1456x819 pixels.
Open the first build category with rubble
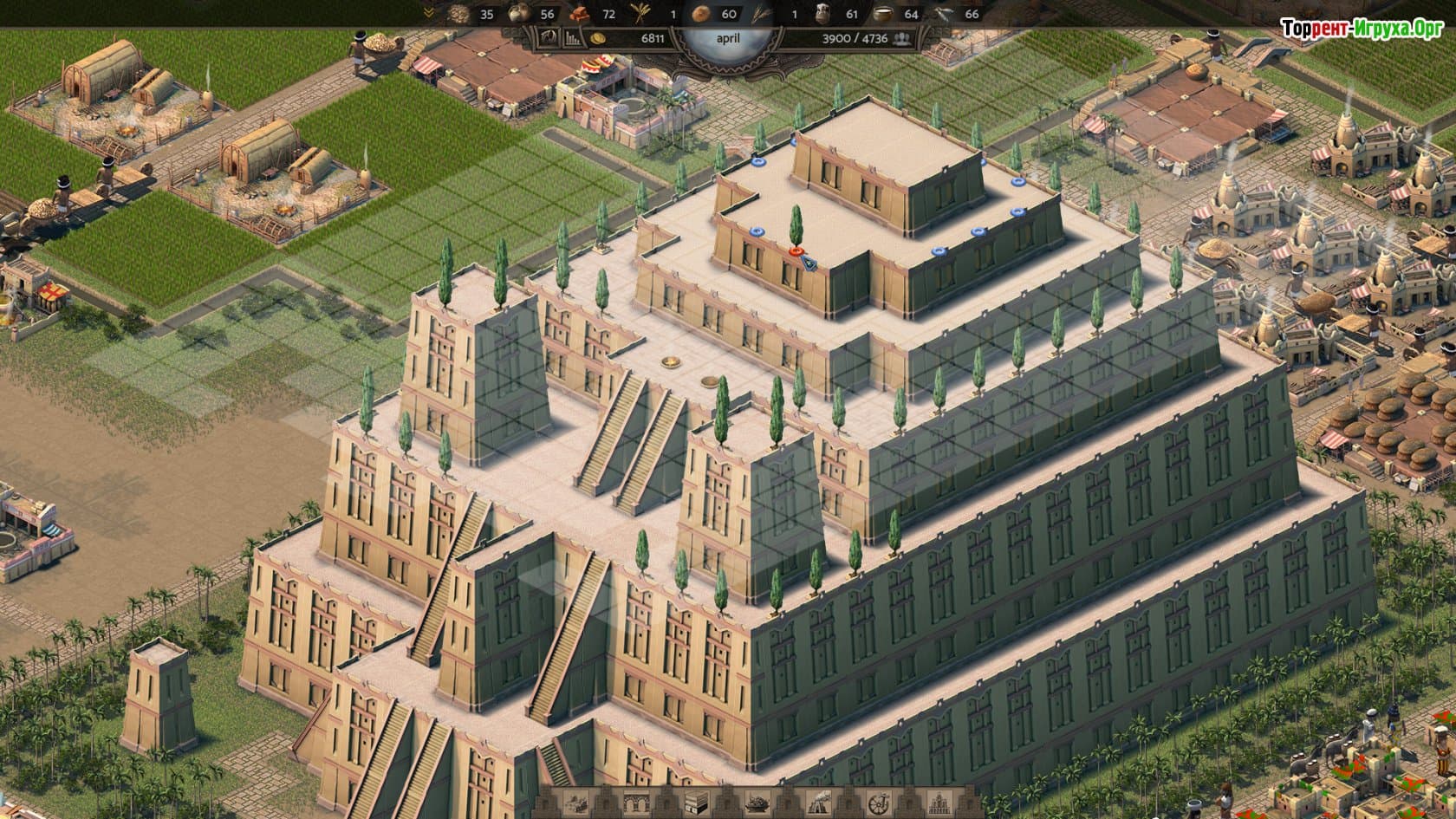coord(576,803)
